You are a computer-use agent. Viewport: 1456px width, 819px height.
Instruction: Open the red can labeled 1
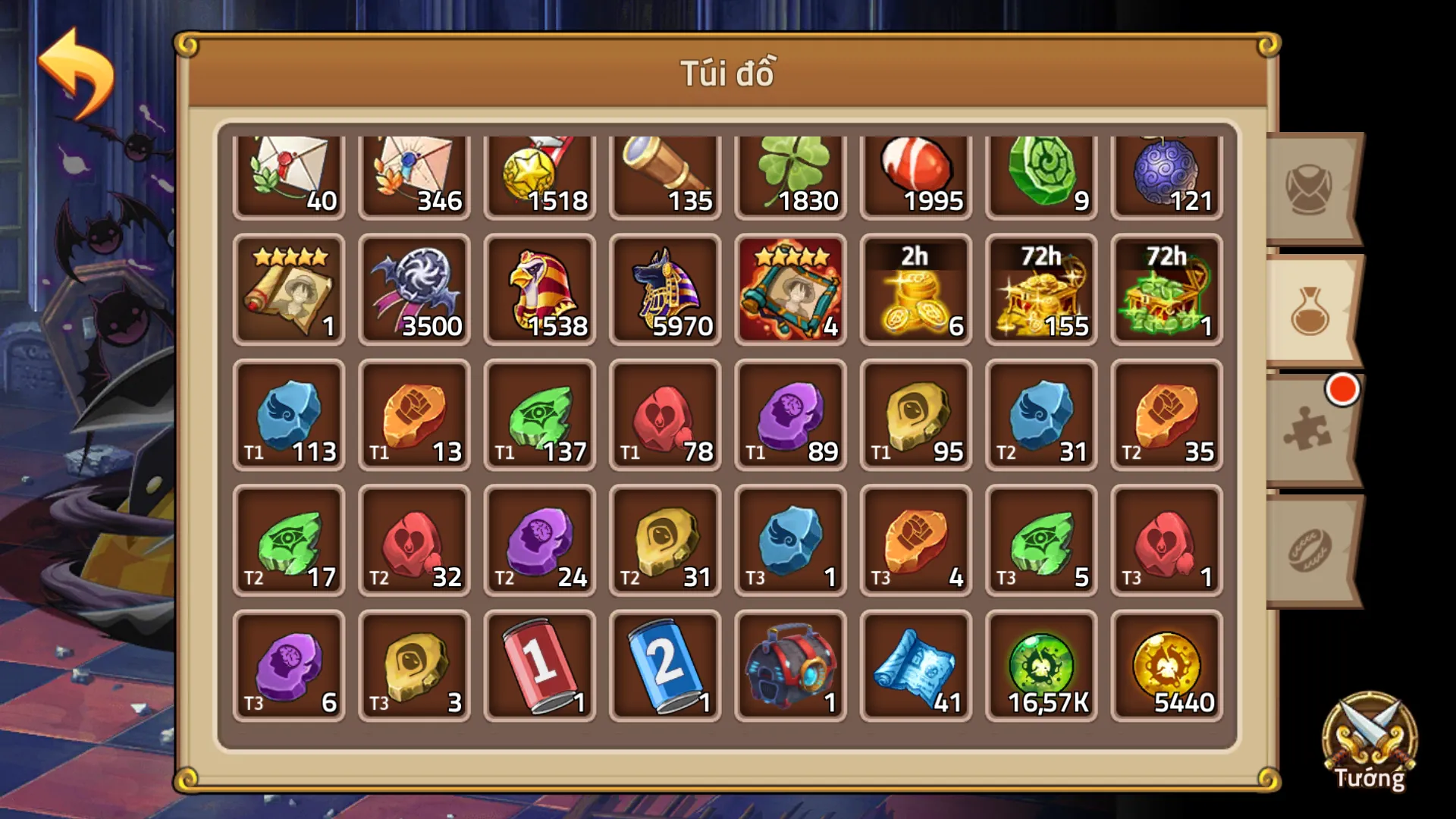tap(539, 664)
